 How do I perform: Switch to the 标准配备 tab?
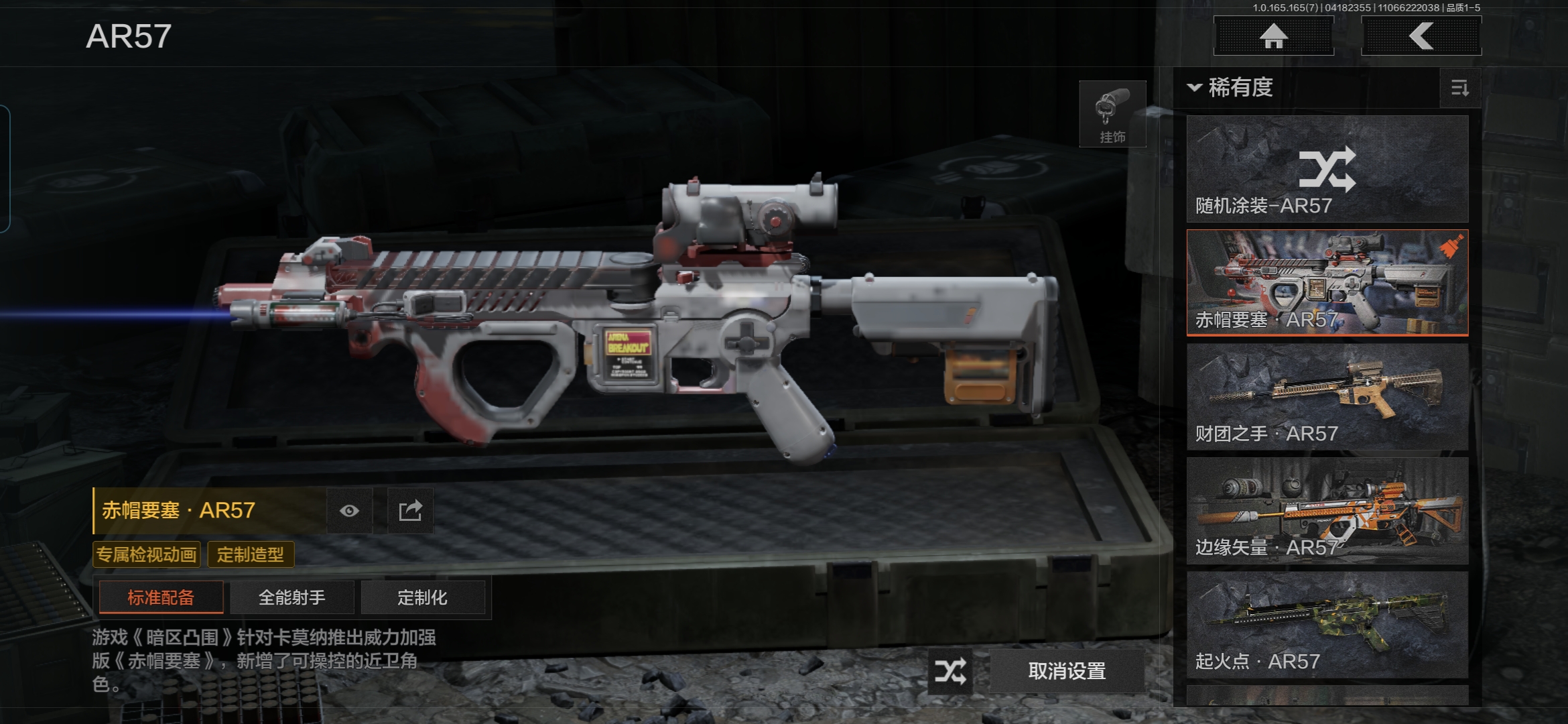coord(161,597)
